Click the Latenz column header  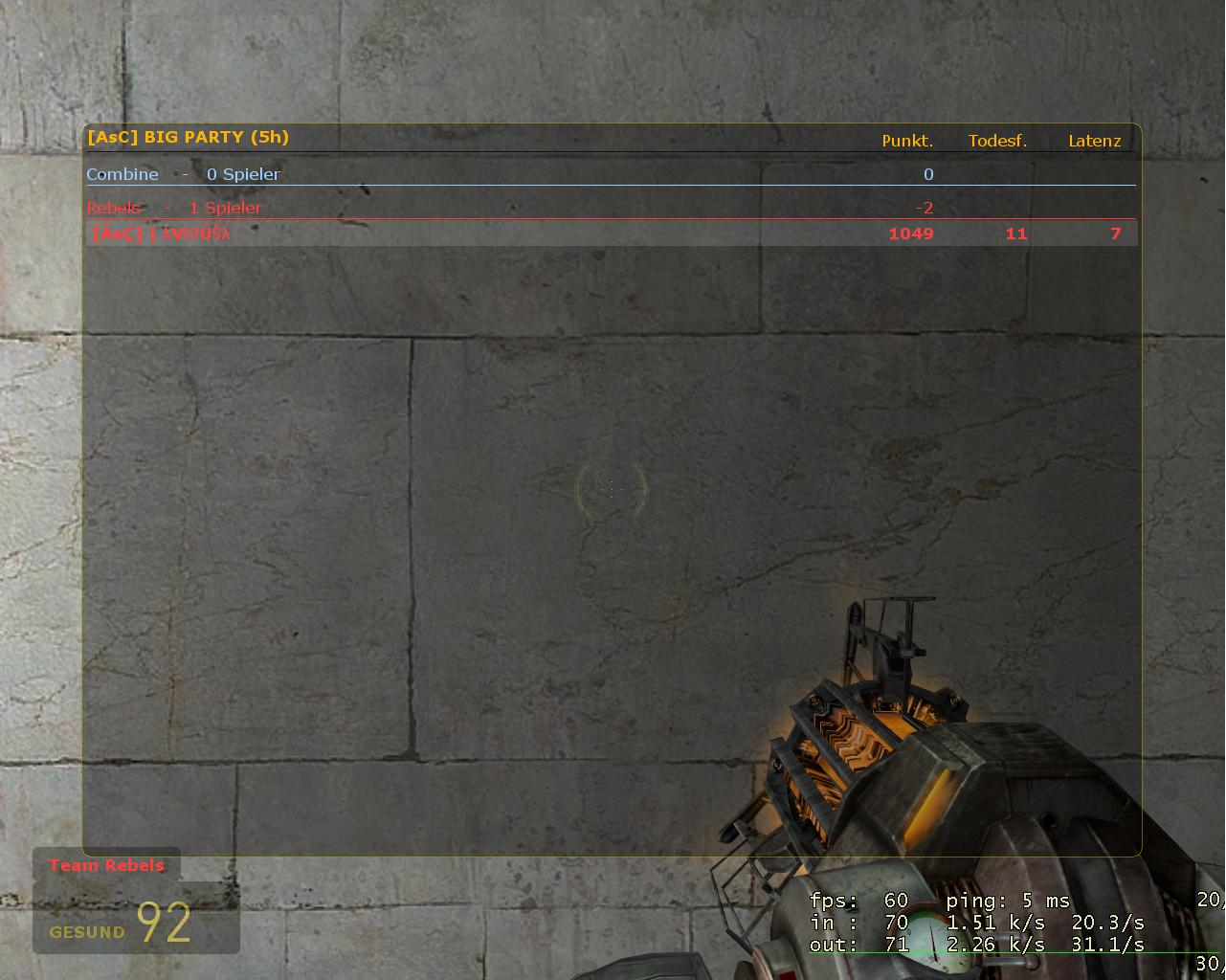(x=1094, y=141)
